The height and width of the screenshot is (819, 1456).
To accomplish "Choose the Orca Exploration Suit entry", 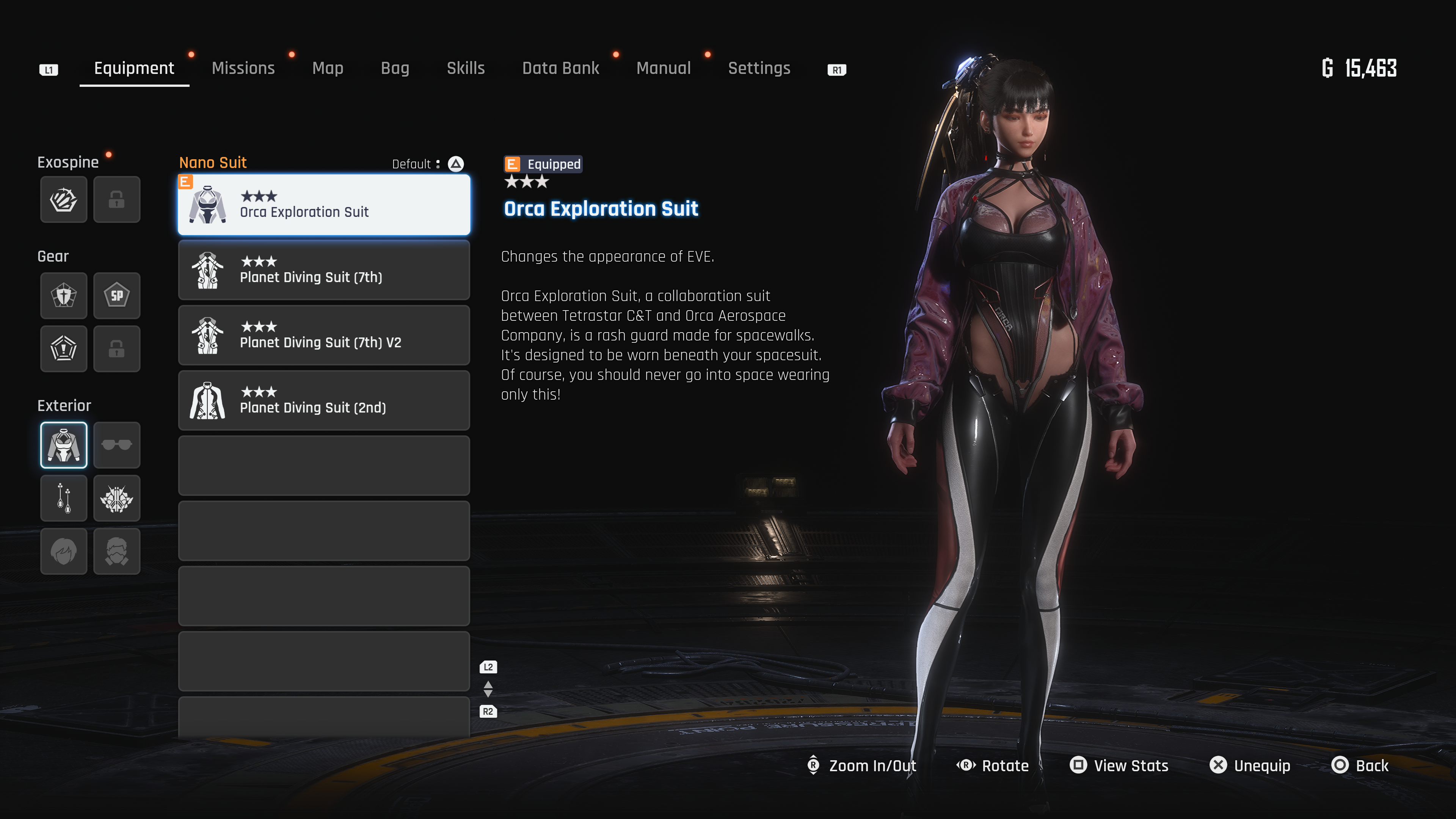I will [x=324, y=205].
